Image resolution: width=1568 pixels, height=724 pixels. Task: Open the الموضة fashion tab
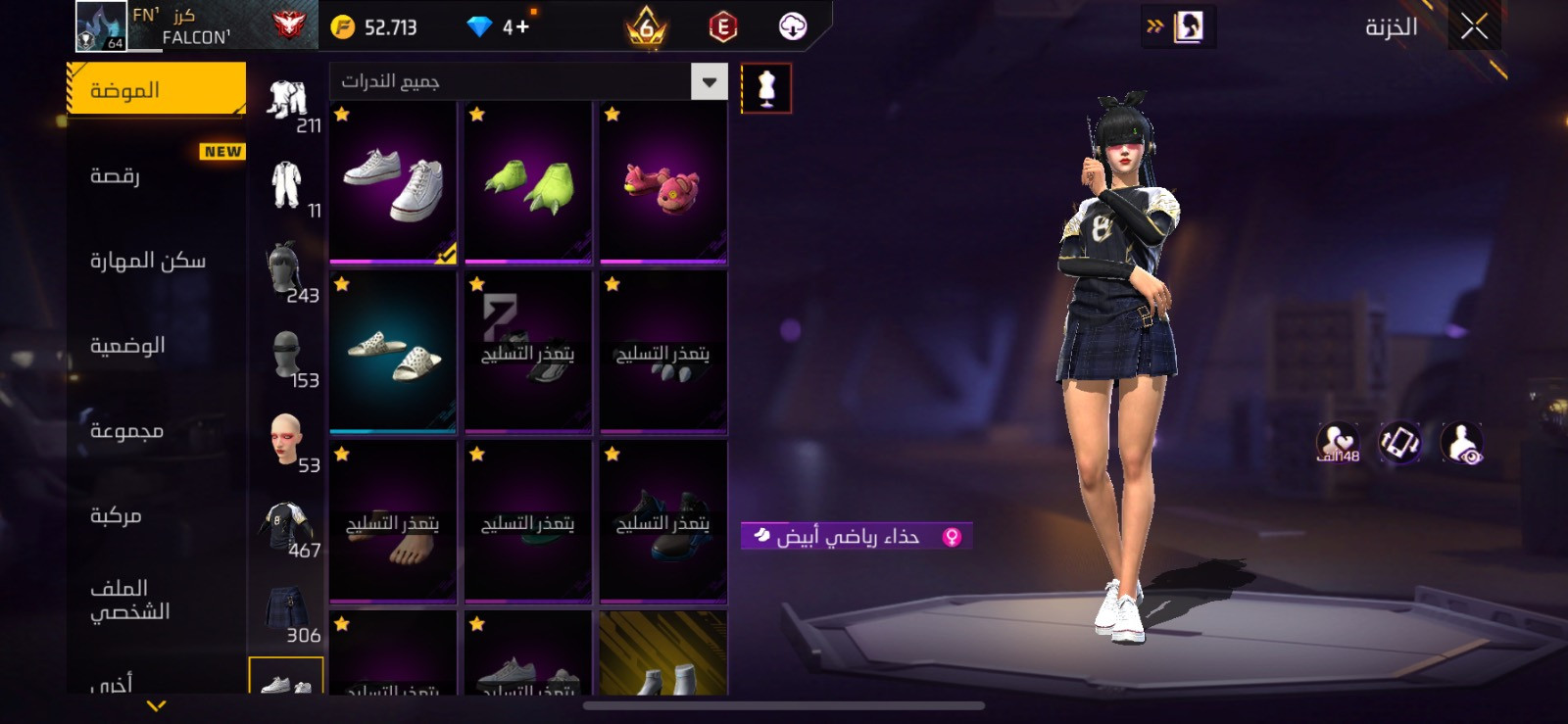pos(157,90)
